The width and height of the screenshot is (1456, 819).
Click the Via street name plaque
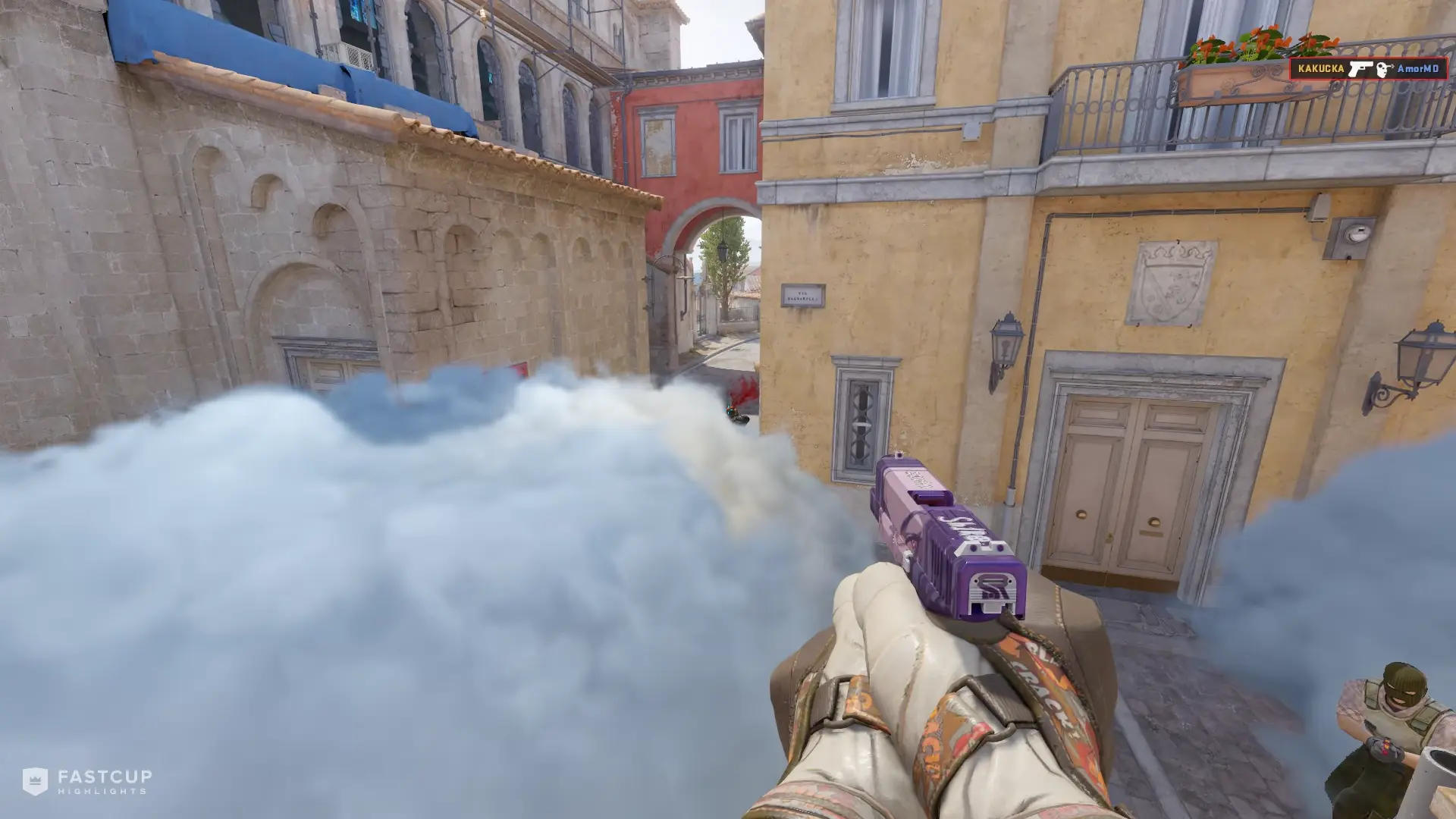(804, 296)
